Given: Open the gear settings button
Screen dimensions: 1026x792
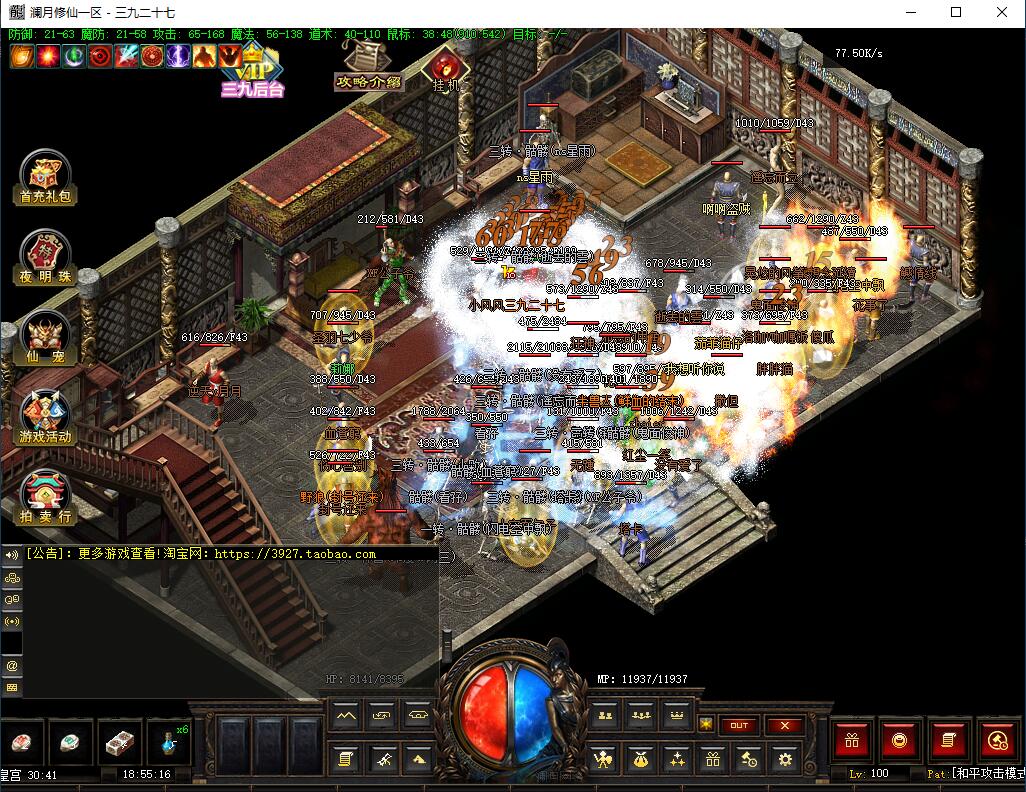Looking at the screenshot, I should tap(785, 760).
